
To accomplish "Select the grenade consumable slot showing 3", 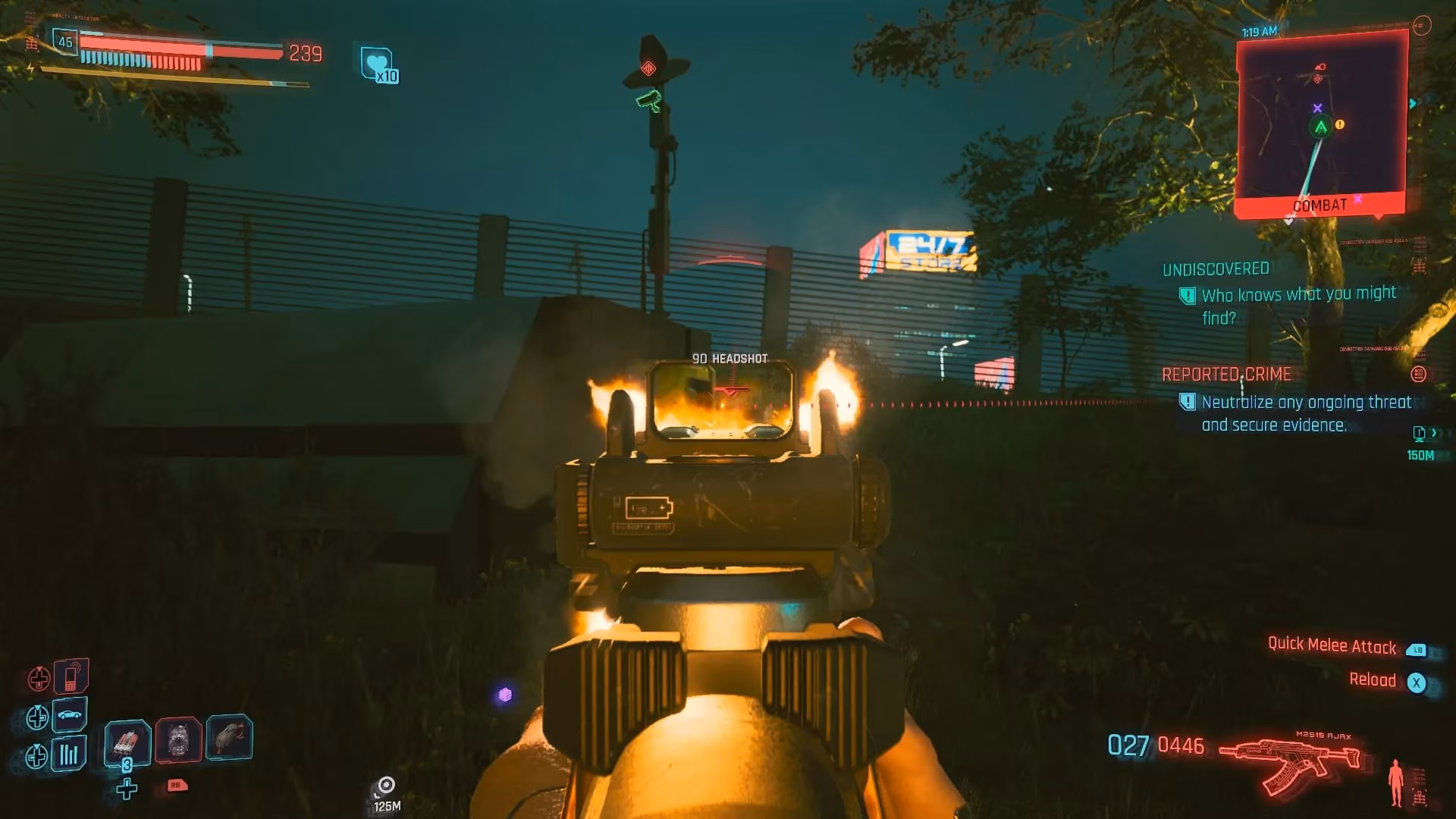I will 127,739.
